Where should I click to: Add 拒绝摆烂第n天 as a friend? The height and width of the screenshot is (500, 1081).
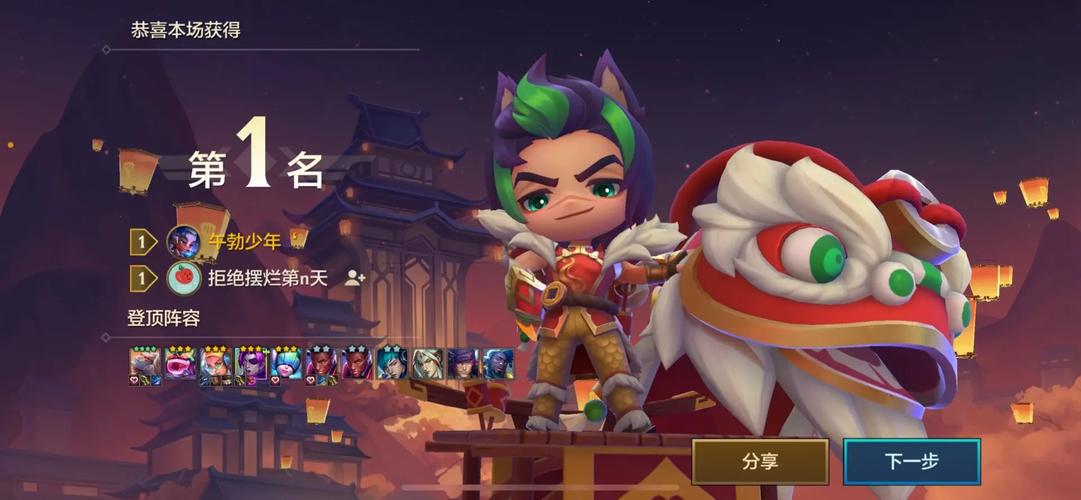(x=354, y=279)
